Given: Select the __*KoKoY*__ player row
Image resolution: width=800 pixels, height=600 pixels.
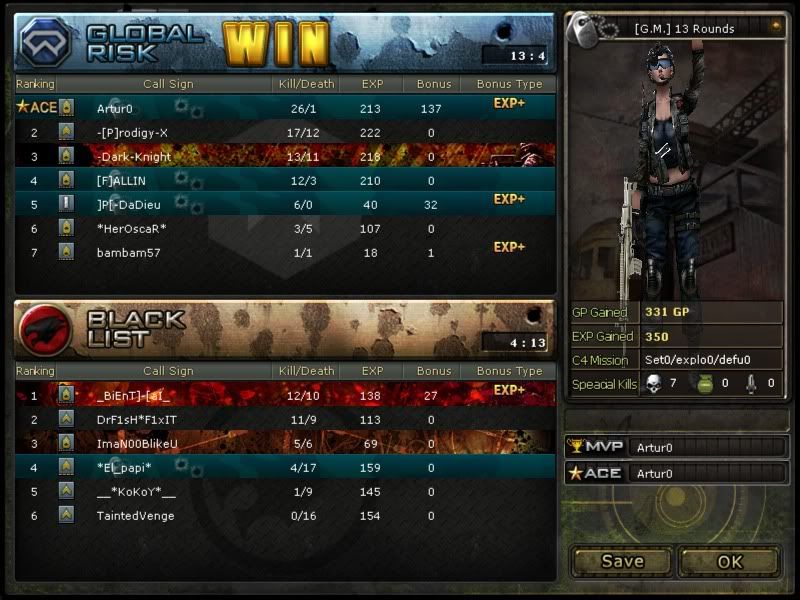Looking at the screenshot, I should tap(285, 492).
